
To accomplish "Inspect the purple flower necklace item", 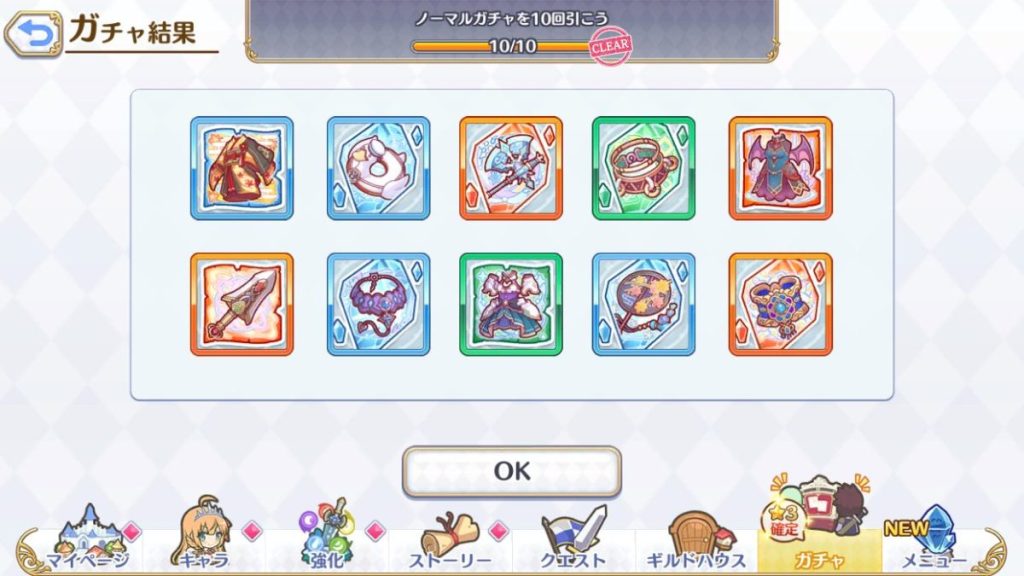I will [x=378, y=304].
